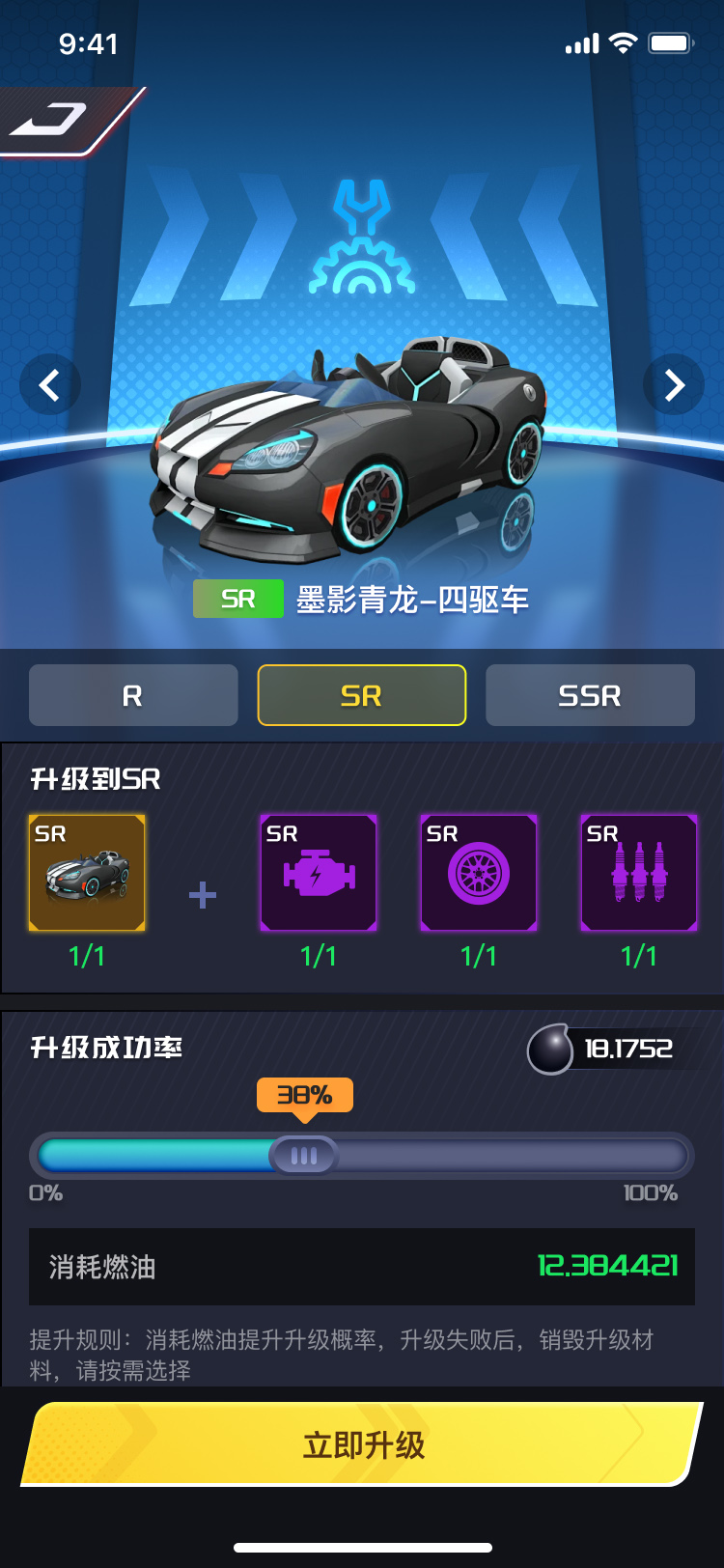Select the SR grade tab

pos(362,695)
